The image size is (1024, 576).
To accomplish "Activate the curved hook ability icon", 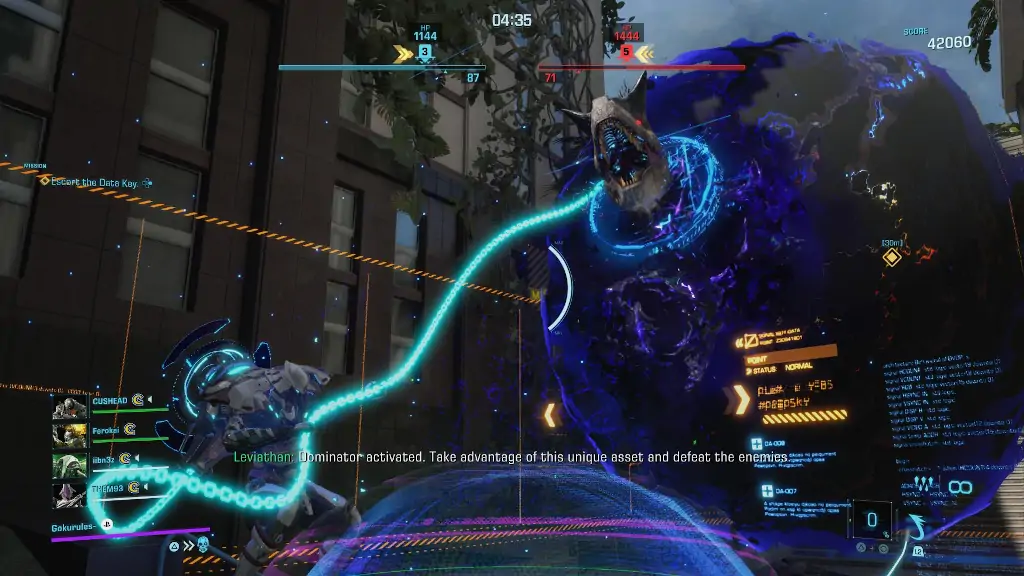I will (916, 526).
